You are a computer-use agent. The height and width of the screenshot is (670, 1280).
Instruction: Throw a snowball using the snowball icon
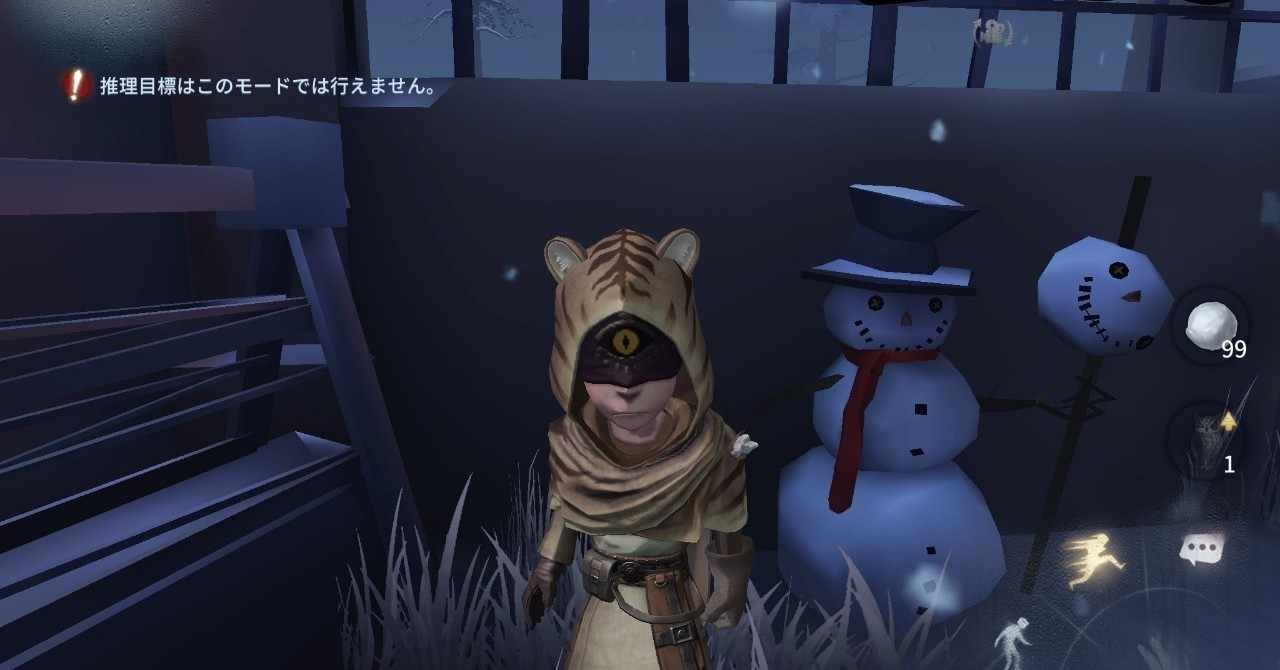(x=1211, y=326)
